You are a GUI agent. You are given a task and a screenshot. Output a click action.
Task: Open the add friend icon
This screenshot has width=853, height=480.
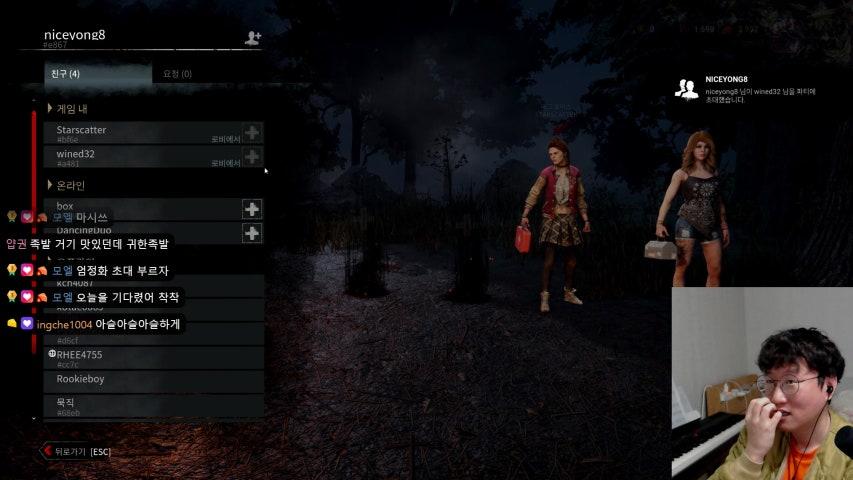point(252,38)
